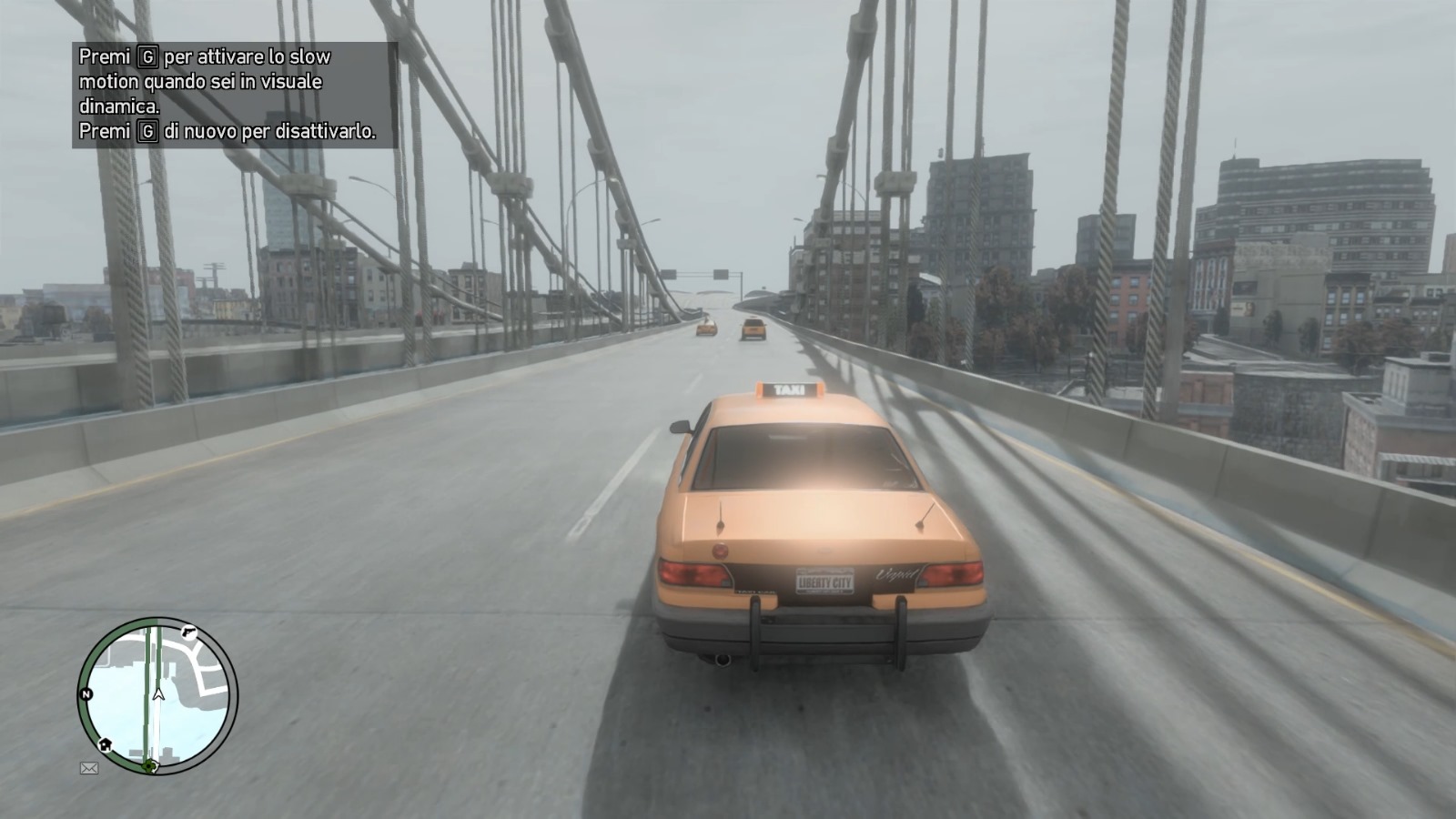Click the north compass marker on the radar

click(x=86, y=694)
